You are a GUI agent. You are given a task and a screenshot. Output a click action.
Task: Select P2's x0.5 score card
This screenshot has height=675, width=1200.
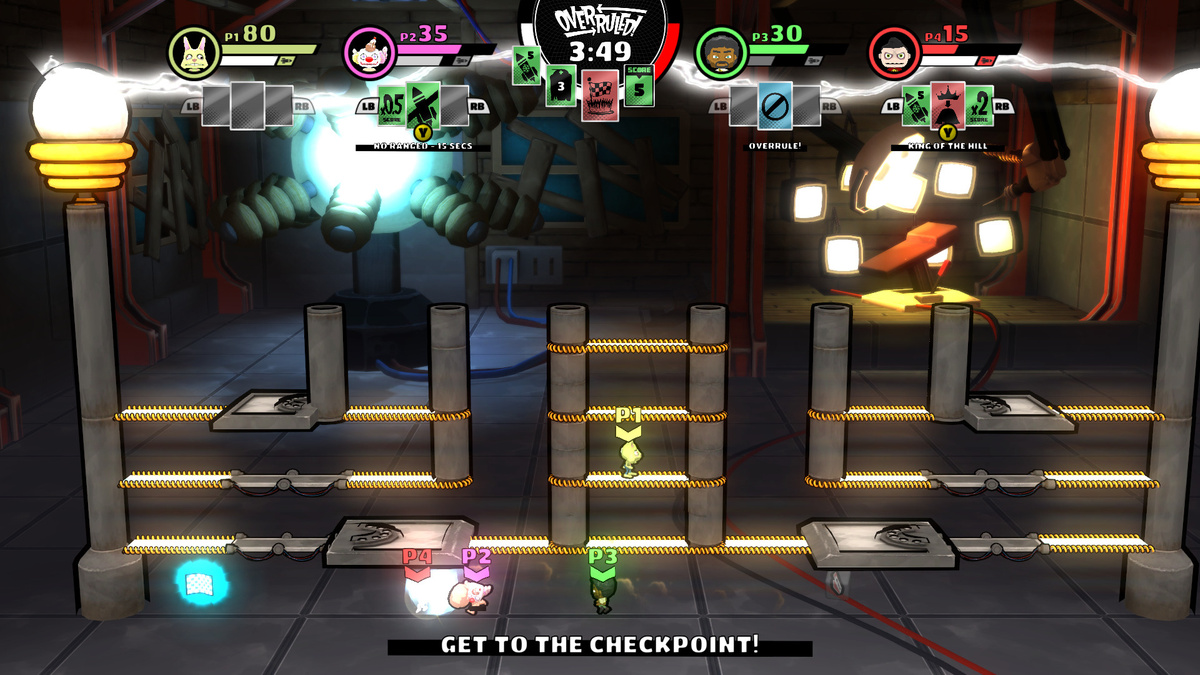click(x=392, y=106)
